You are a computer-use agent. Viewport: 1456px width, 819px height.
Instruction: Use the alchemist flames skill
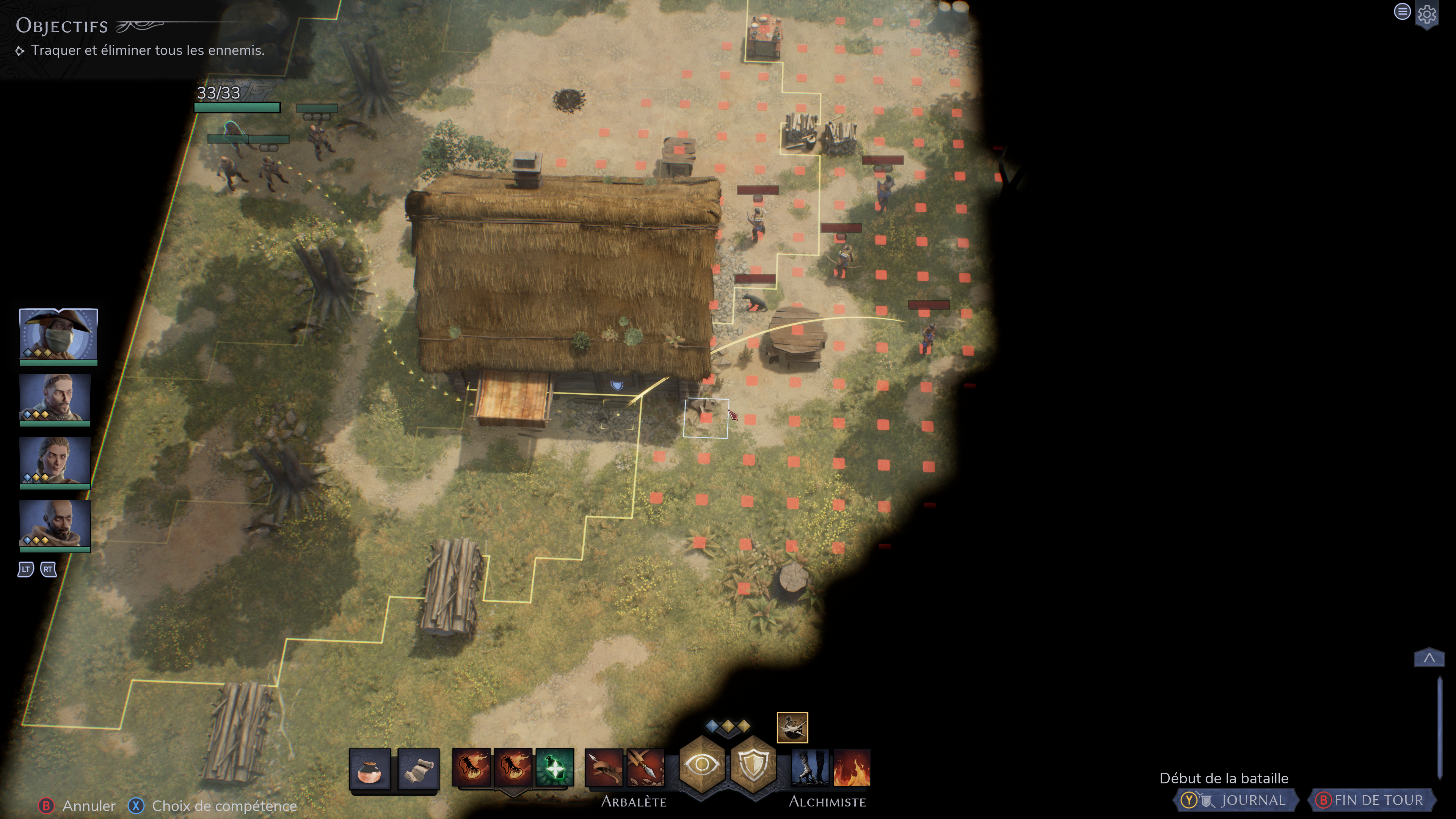(851, 768)
